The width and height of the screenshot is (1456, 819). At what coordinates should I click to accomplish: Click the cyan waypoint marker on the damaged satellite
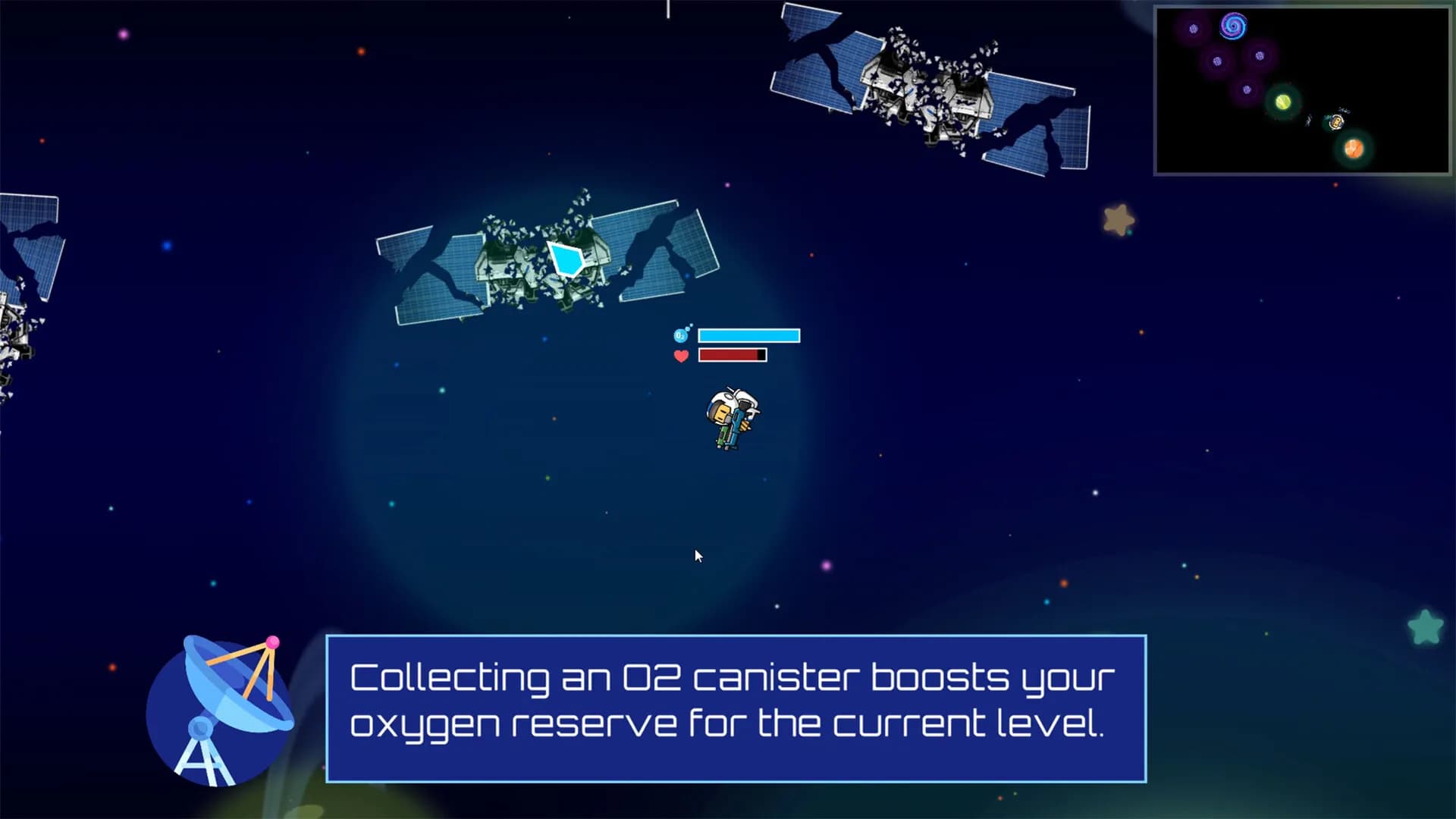coord(565,259)
